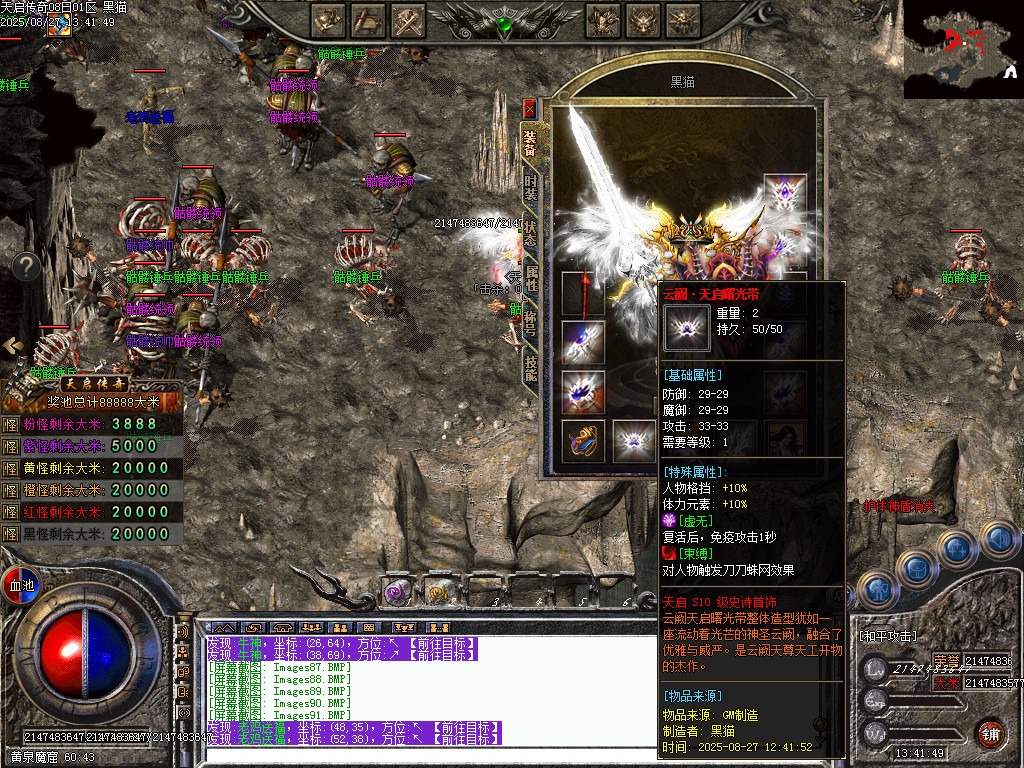The width and height of the screenshot is (1024, 768).
Task: Open the full map from the minimap
Action: click(x=963, y=48)
